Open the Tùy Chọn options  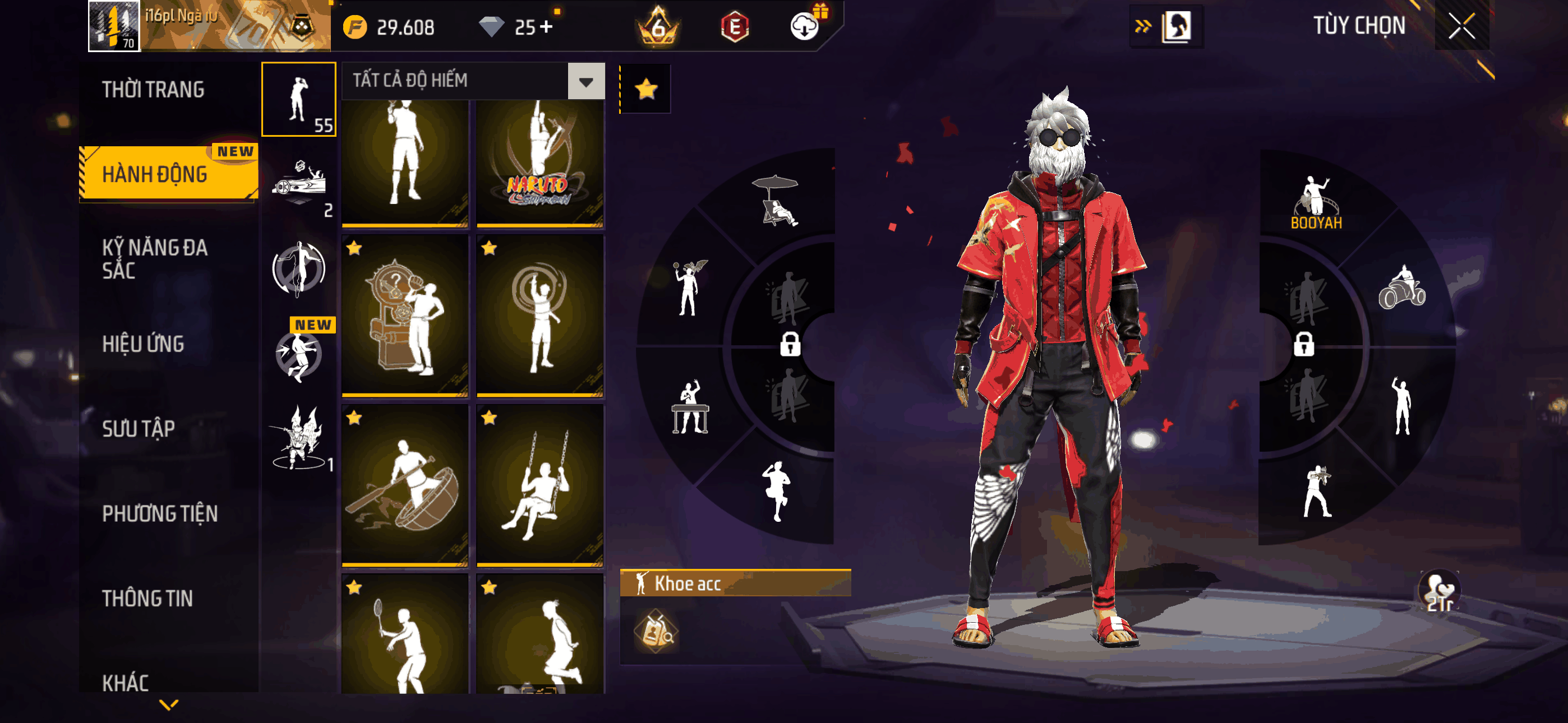coord(1359,26)
